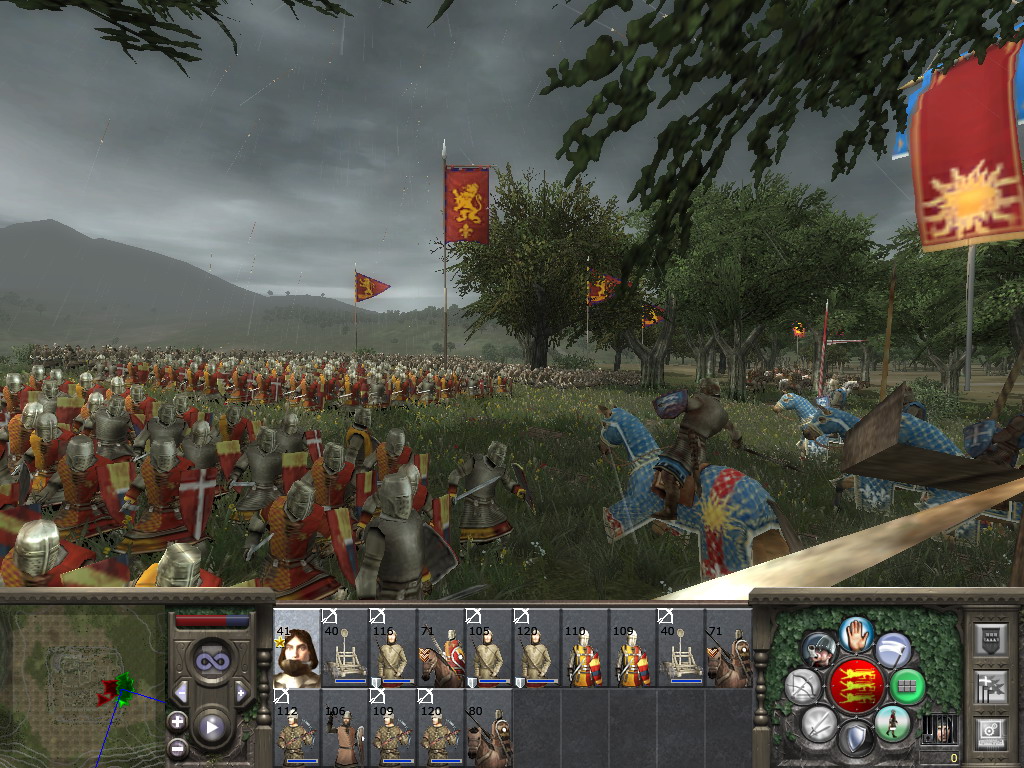
Task: Click the faction emblem with three lions
Action: point(856,685)
